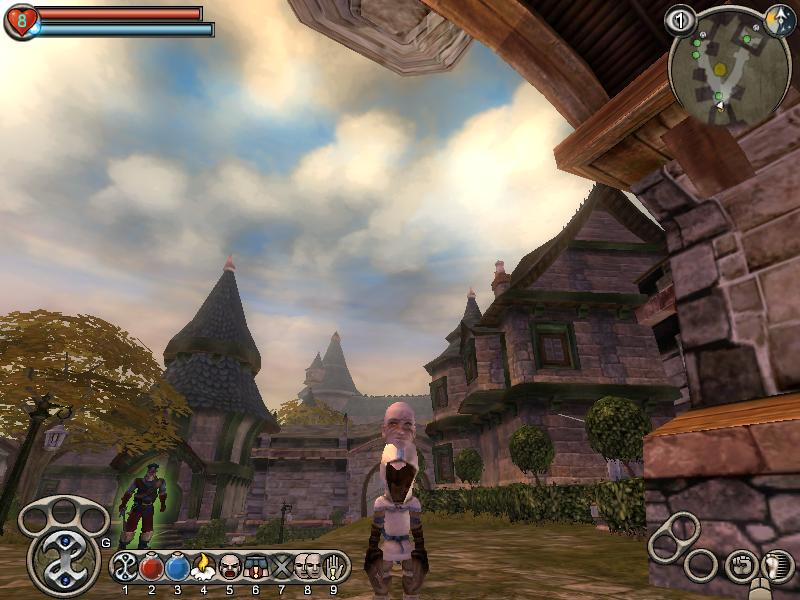This screenshot has width=800, height=600.
Task: Choose the twin pale faces expression
Action: 308,567
